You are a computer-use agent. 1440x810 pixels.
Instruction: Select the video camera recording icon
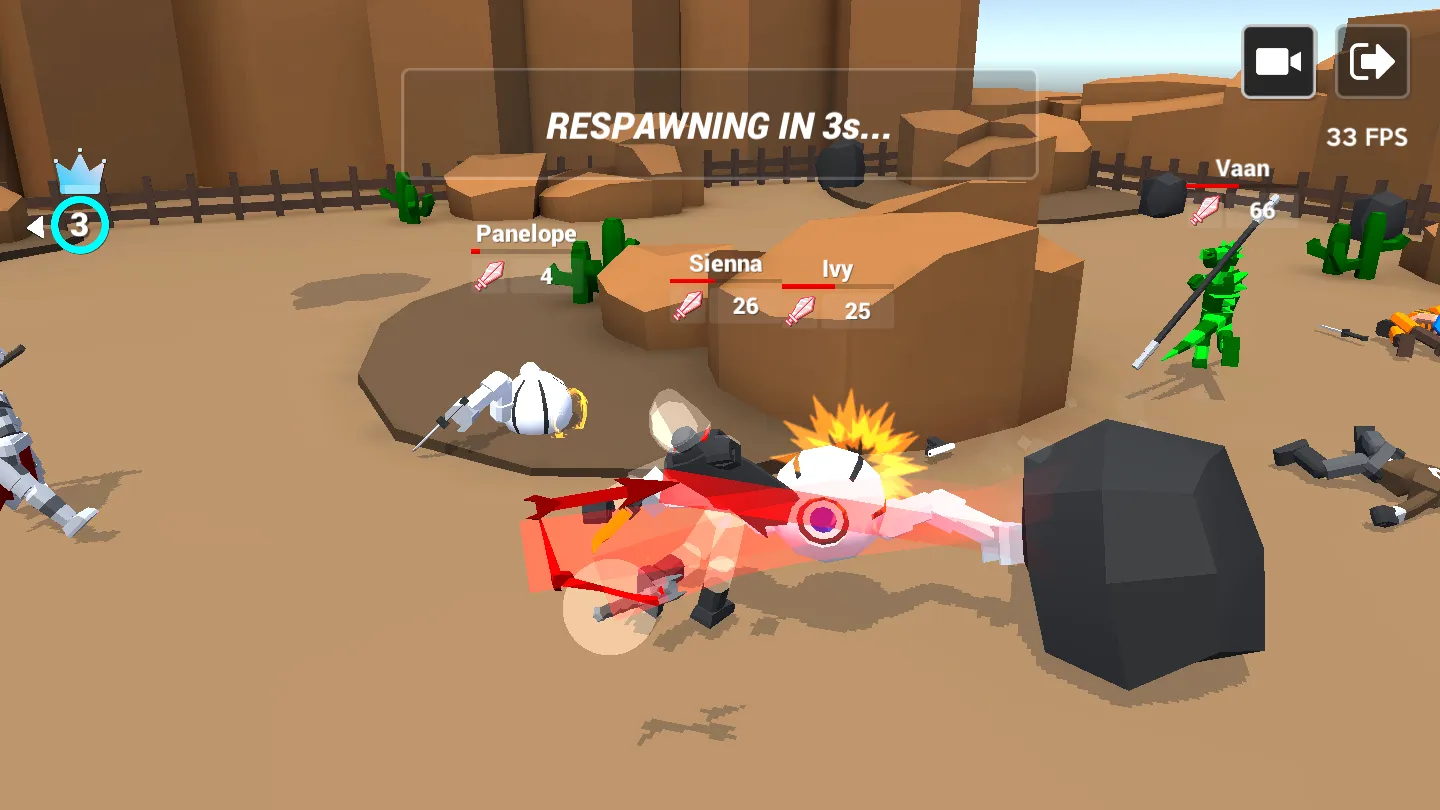[x=1278, y=60]
